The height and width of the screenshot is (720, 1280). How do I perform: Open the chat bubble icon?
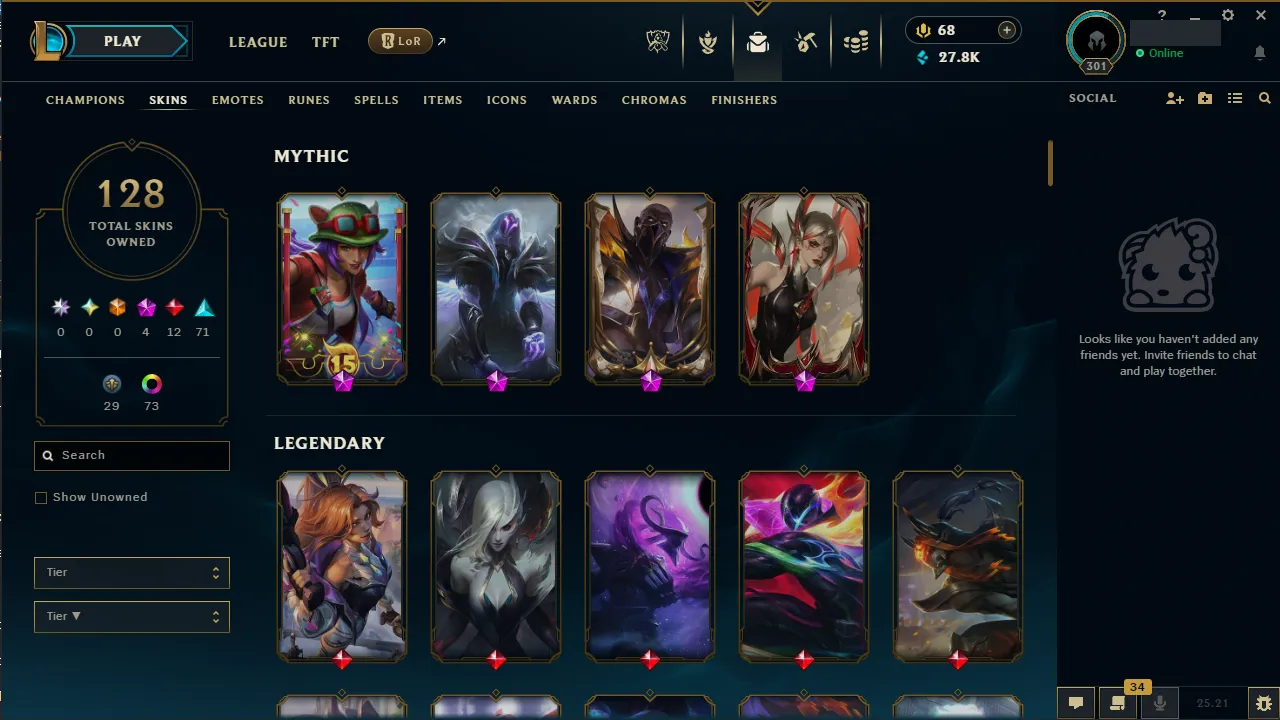[1076, 703]
